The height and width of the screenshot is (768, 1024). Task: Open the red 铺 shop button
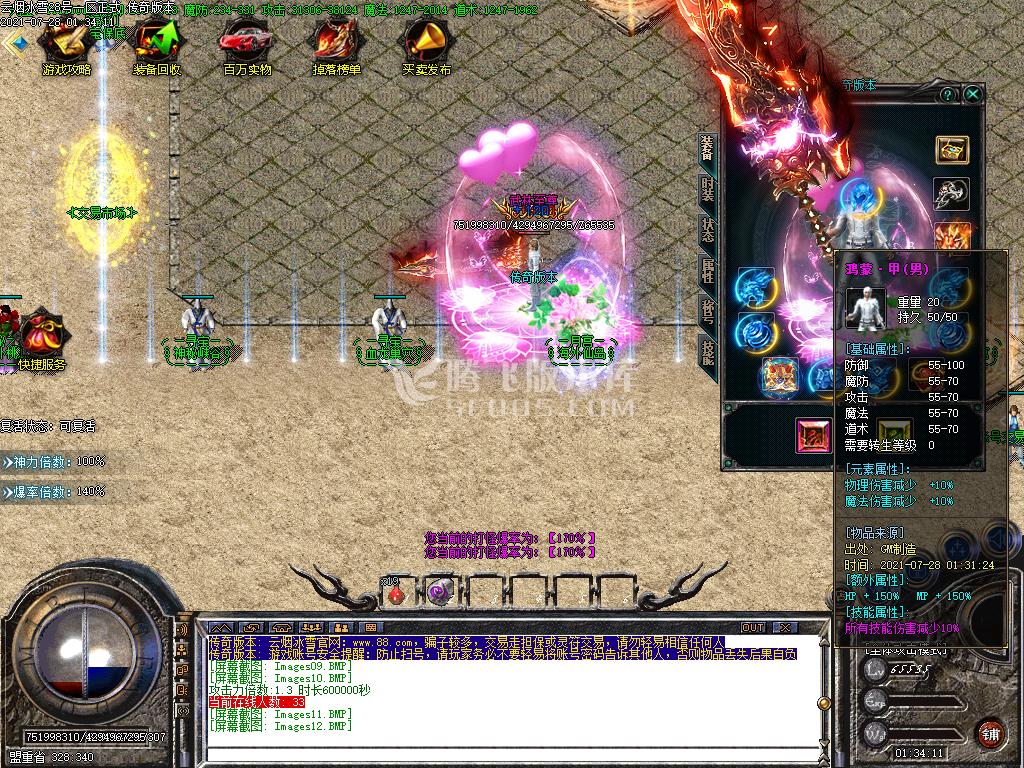pos(990,732)
